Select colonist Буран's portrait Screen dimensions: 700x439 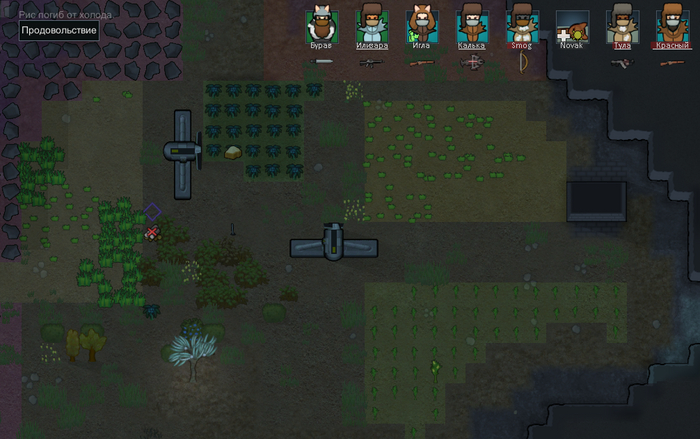pos(322,26)
